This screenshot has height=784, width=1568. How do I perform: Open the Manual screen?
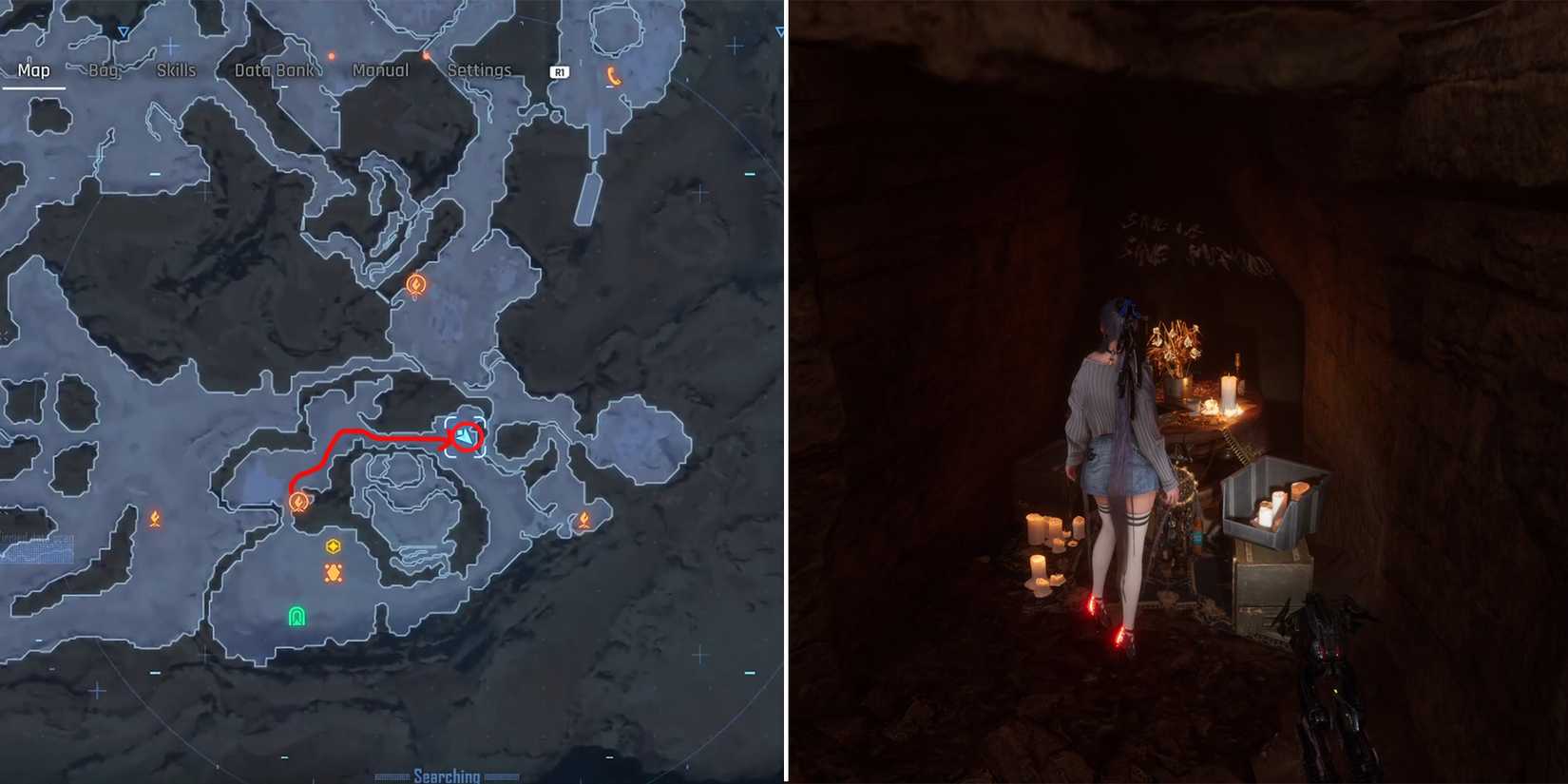pos(380,69)
